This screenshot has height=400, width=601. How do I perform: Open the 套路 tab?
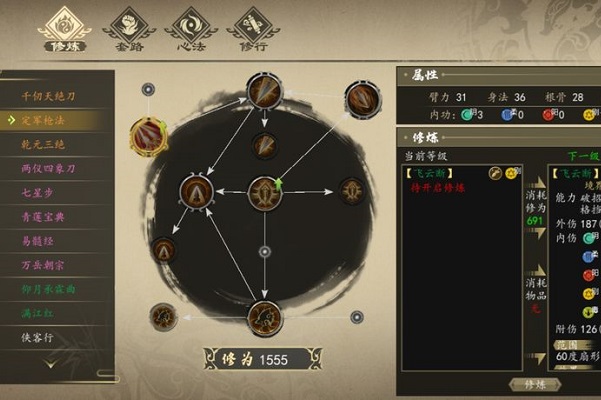pos(128,28)
